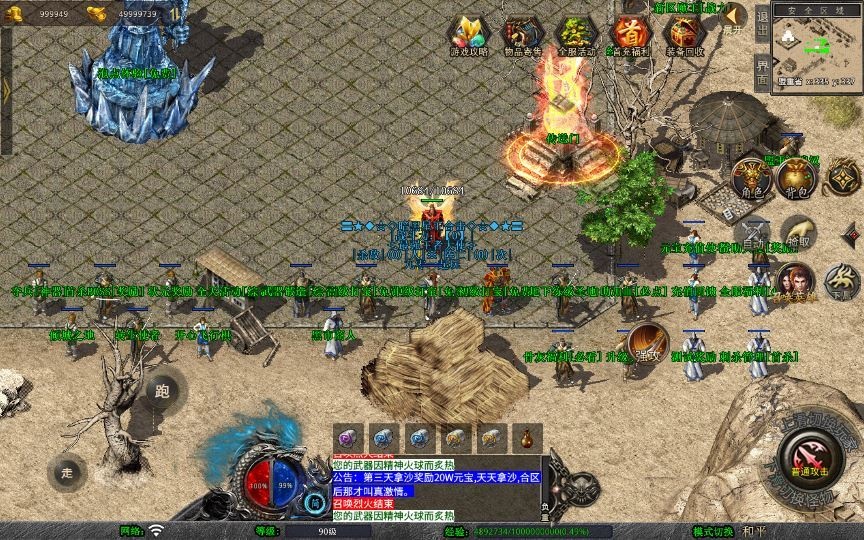Click the 展开 expand arrow button

pyautogui.click(x=734, y=17)
